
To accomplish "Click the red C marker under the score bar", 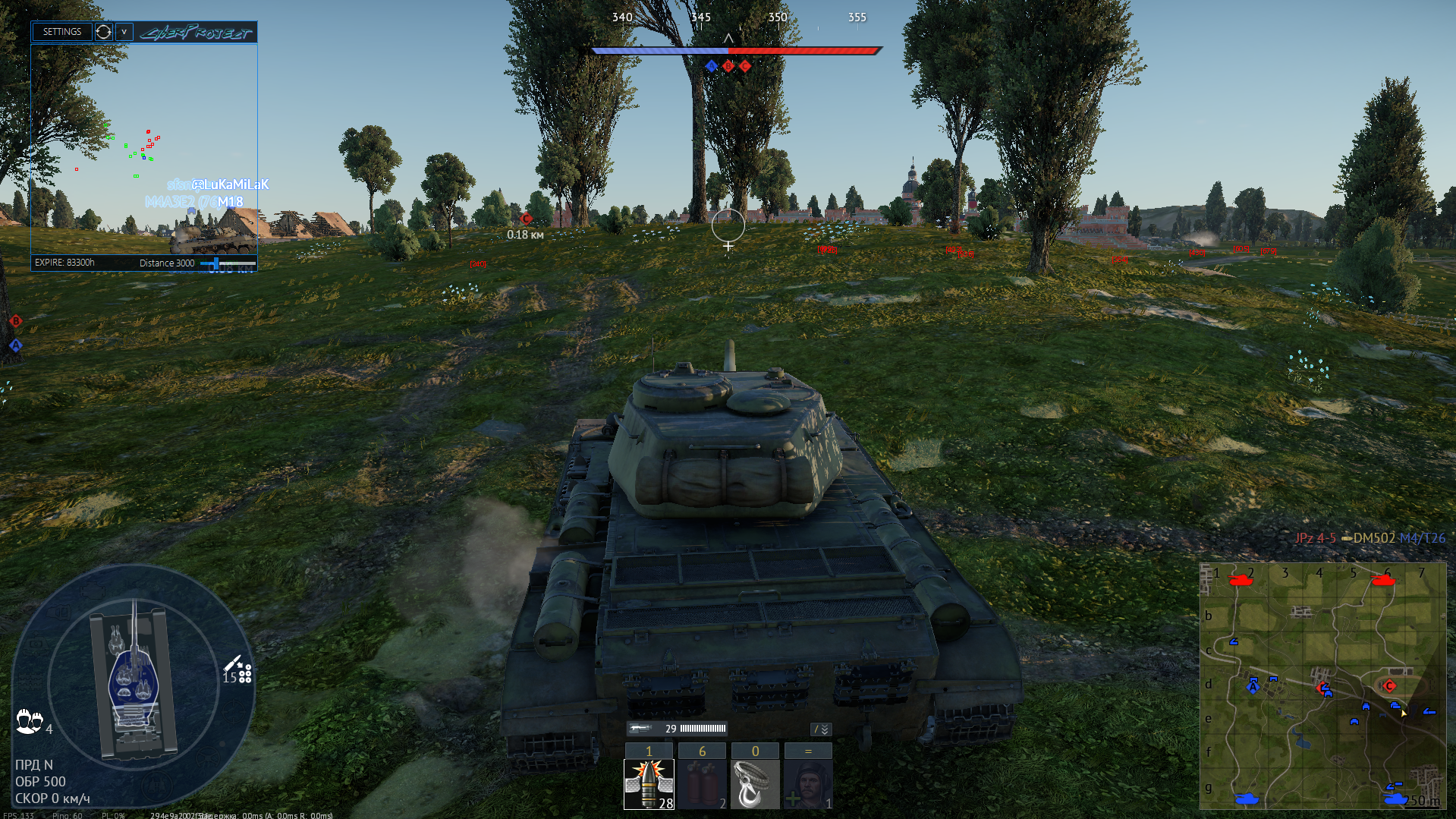I will point(745,66).
